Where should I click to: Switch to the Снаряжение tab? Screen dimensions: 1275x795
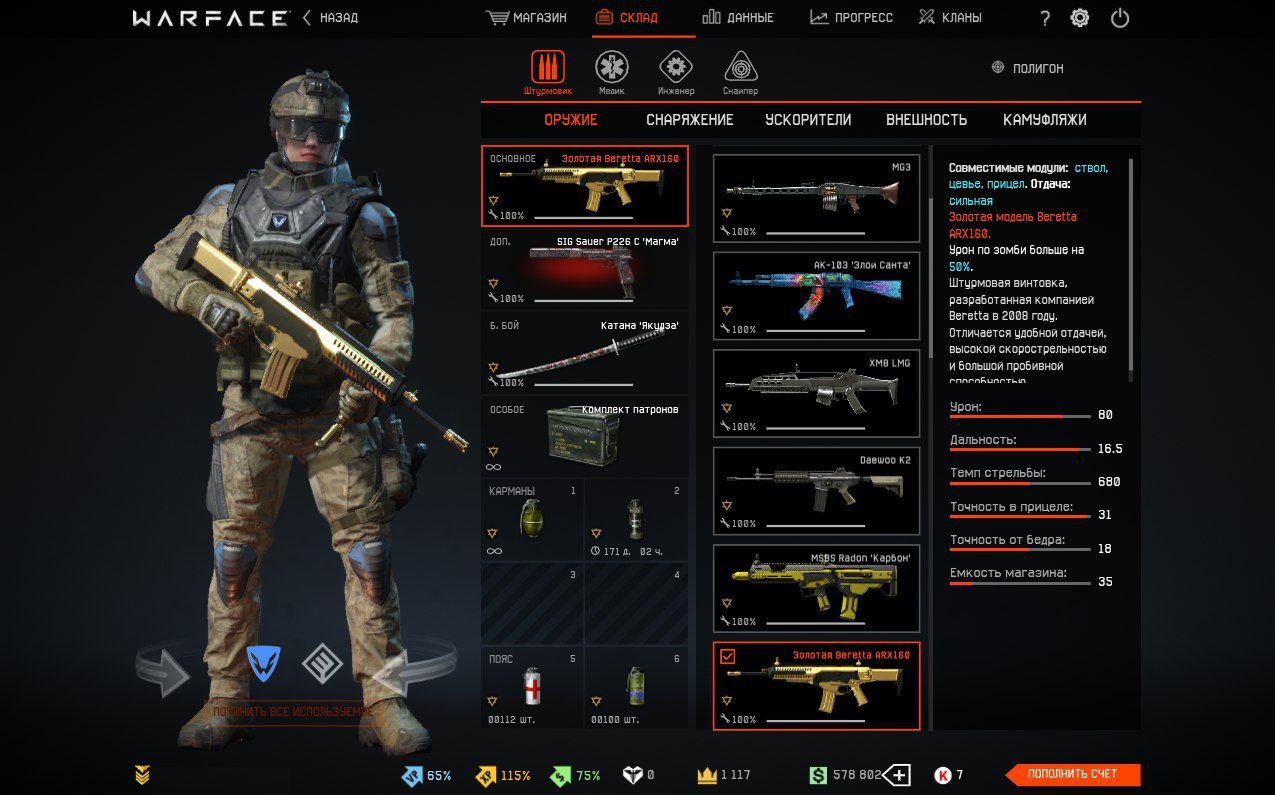click(x=689, y=120)
